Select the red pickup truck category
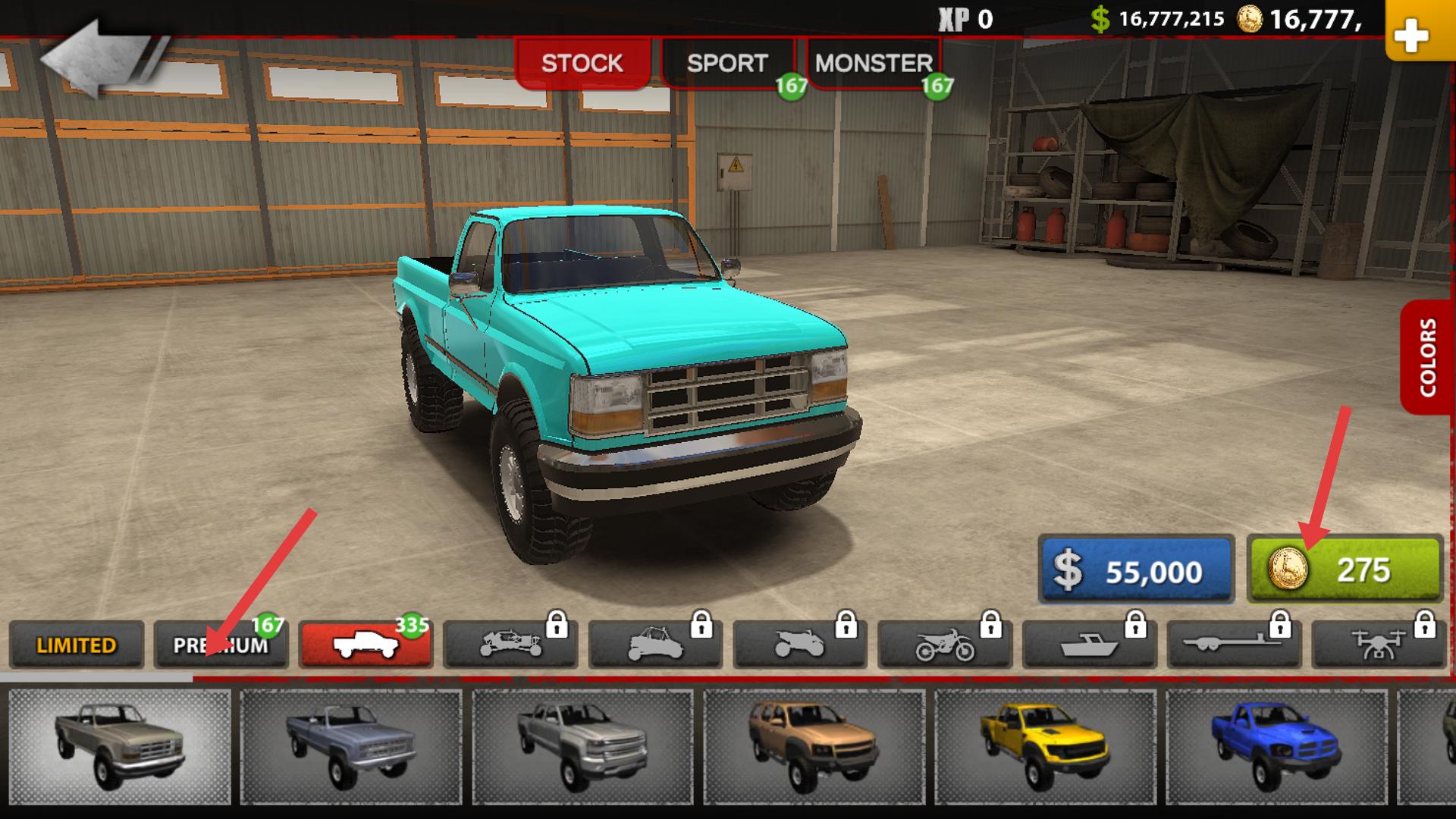This screenshot has height=819, width=1456. (366, 645)
